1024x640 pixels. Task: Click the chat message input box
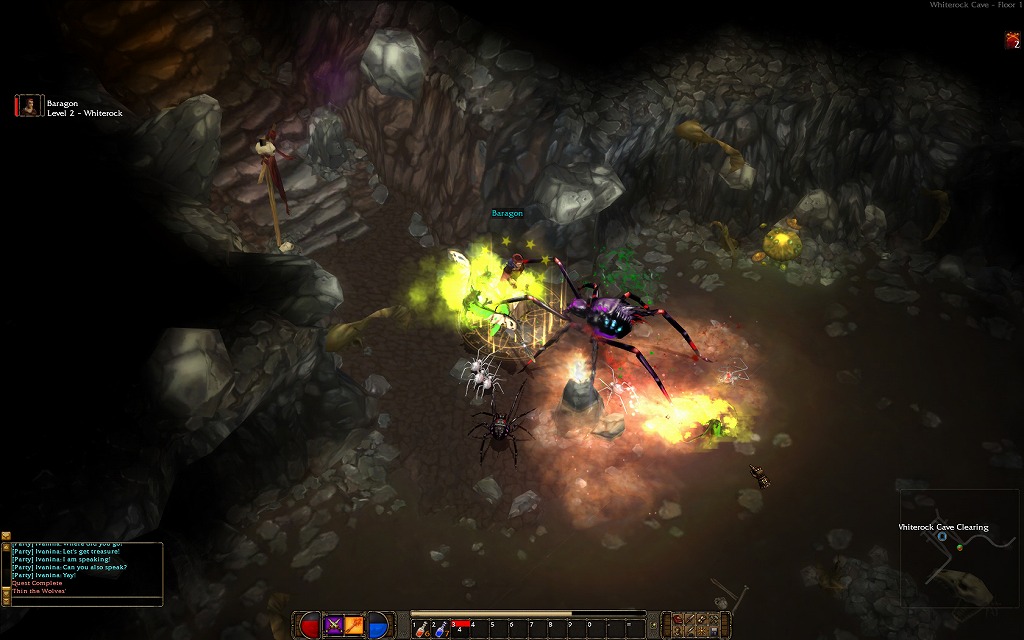coord(85,601)
